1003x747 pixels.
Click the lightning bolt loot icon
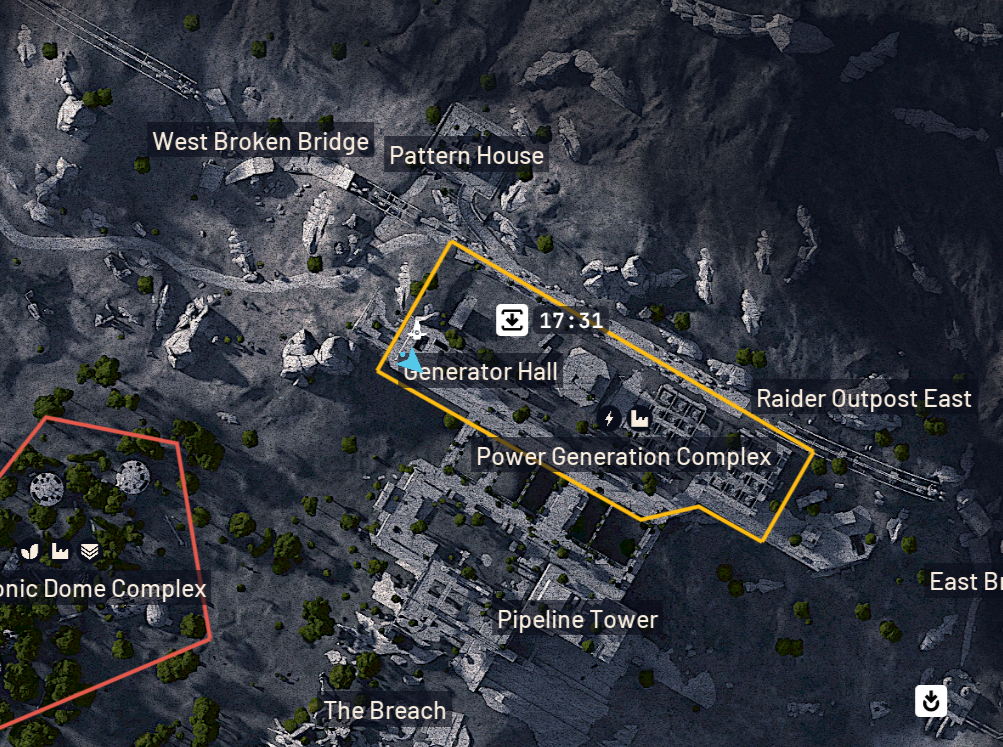tap(609, 419)
